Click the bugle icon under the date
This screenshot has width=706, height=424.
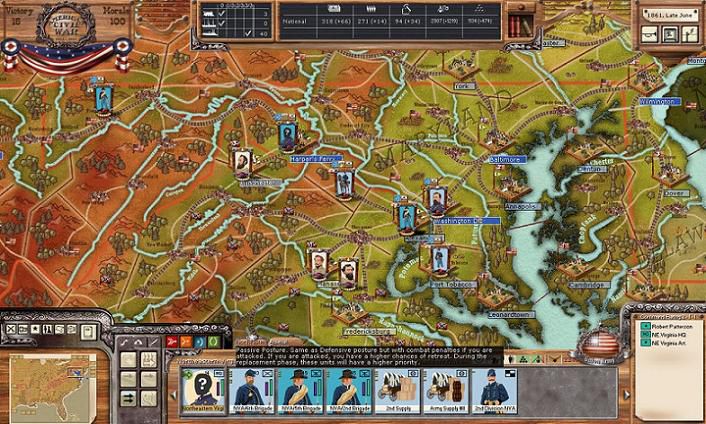tap(649, 36)
